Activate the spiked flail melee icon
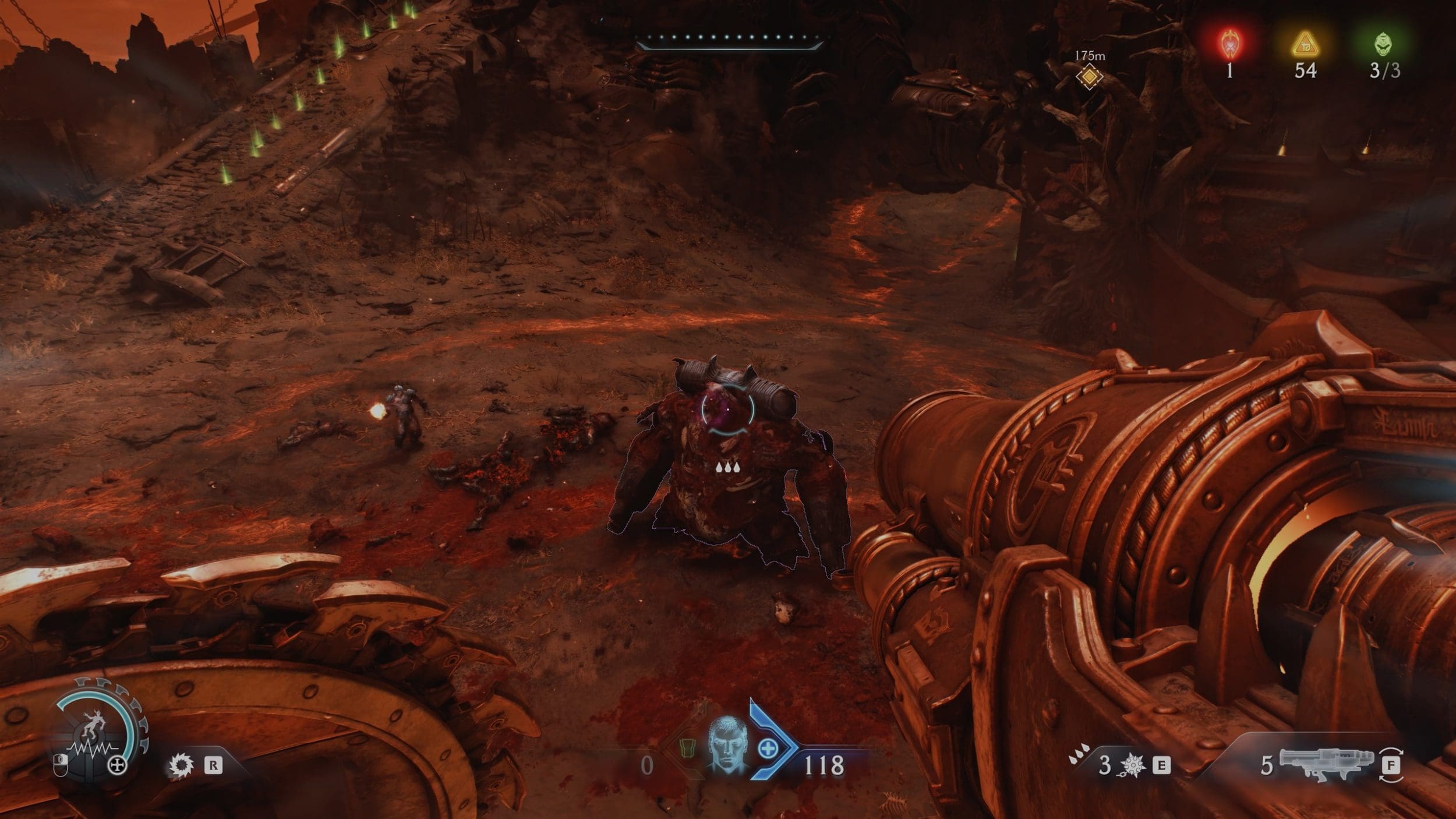The image size is (1456, 819). (x=1132, y=765)
